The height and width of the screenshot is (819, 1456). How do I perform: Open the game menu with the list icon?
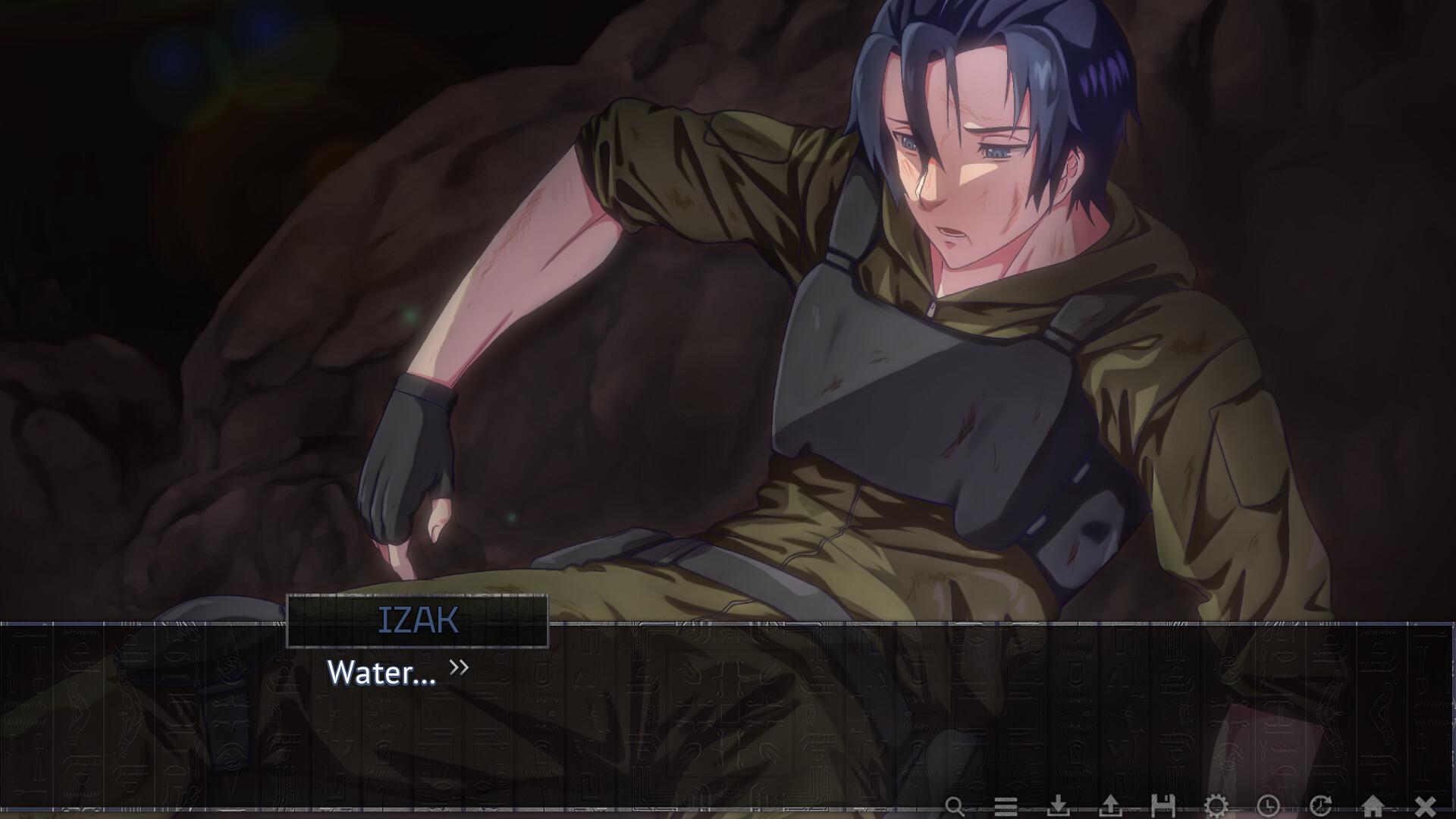(x=1006, y=805)
